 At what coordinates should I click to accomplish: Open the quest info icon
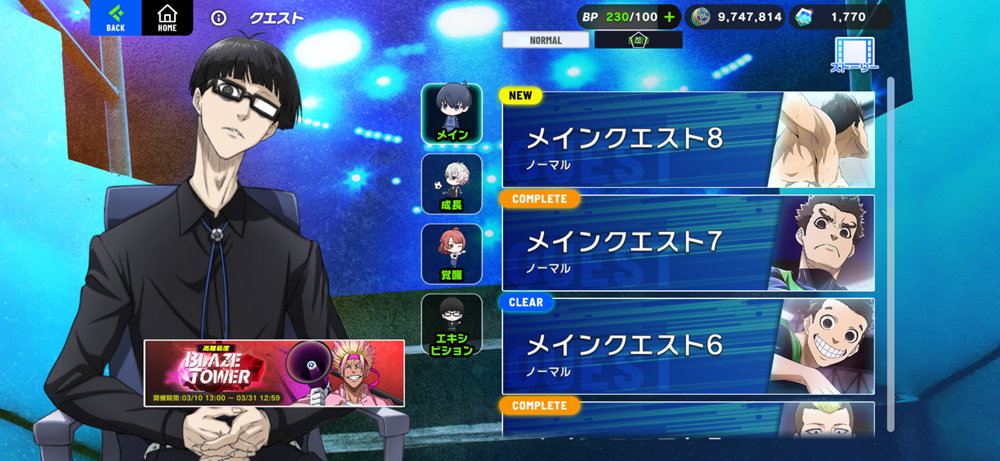coord(219,18)
